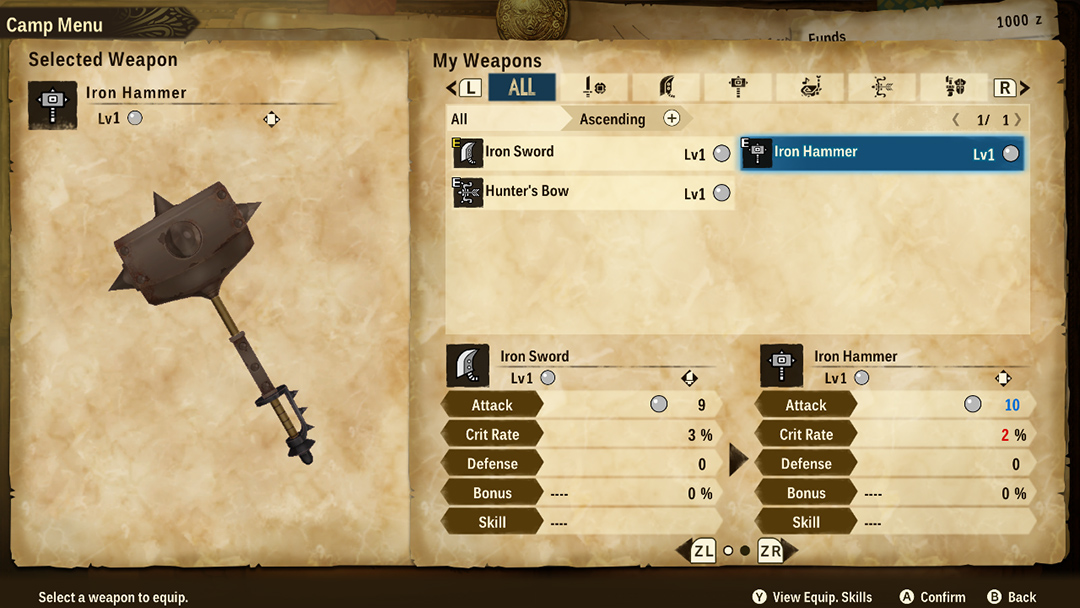
Task: Open the hunting horn tab
Action: pyautogui.click(x=810, y=87)
